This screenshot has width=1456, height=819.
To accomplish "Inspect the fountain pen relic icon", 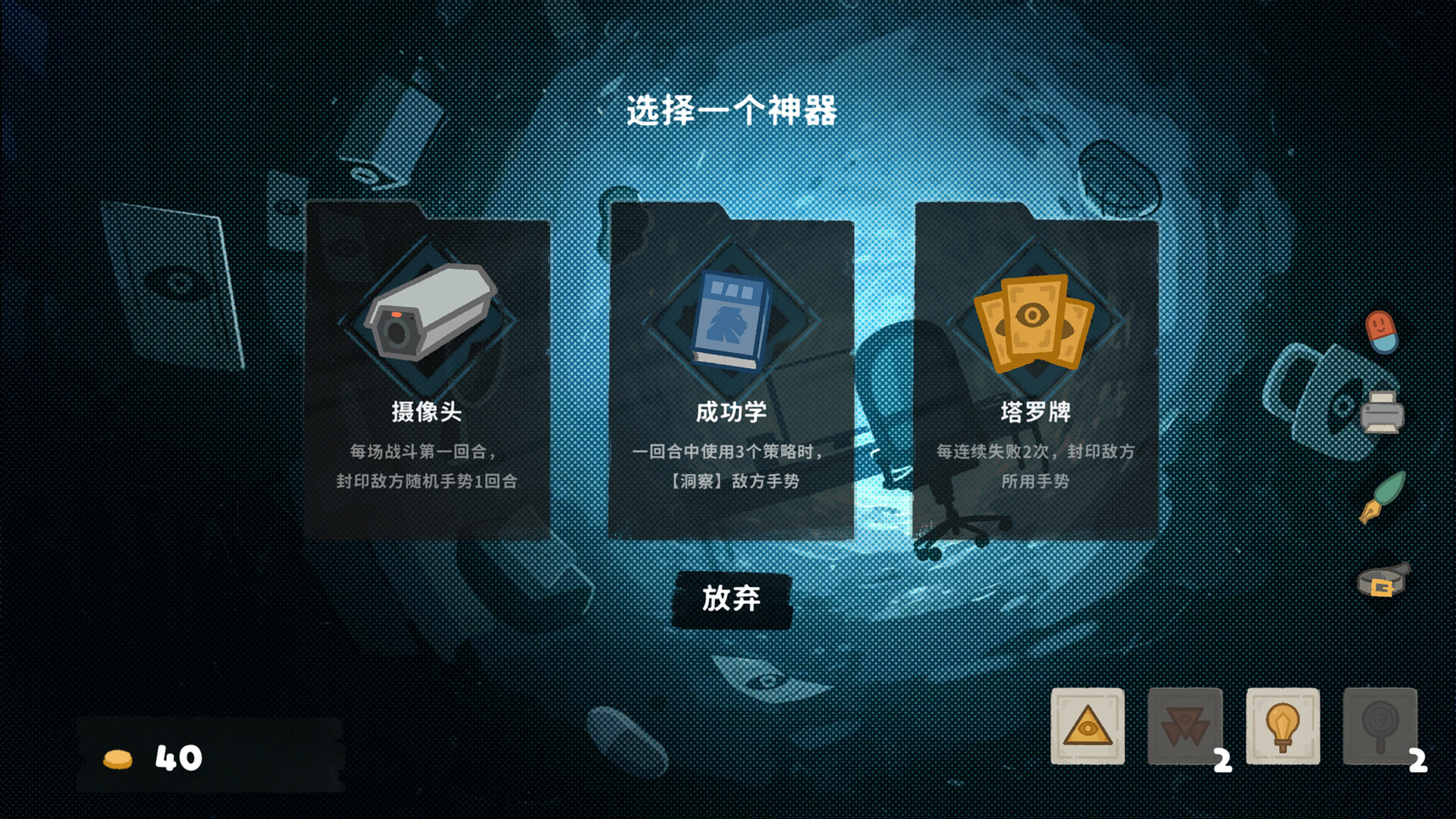I will [1382, 497].
